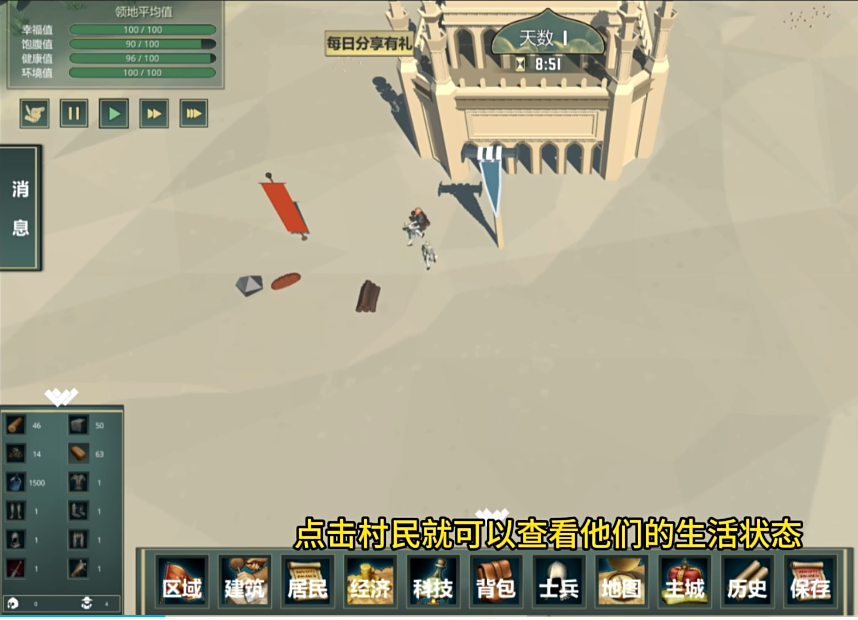Open the 消息 (Messages) side tab
The image size is (858, 620).
click(x=20, y=208)
